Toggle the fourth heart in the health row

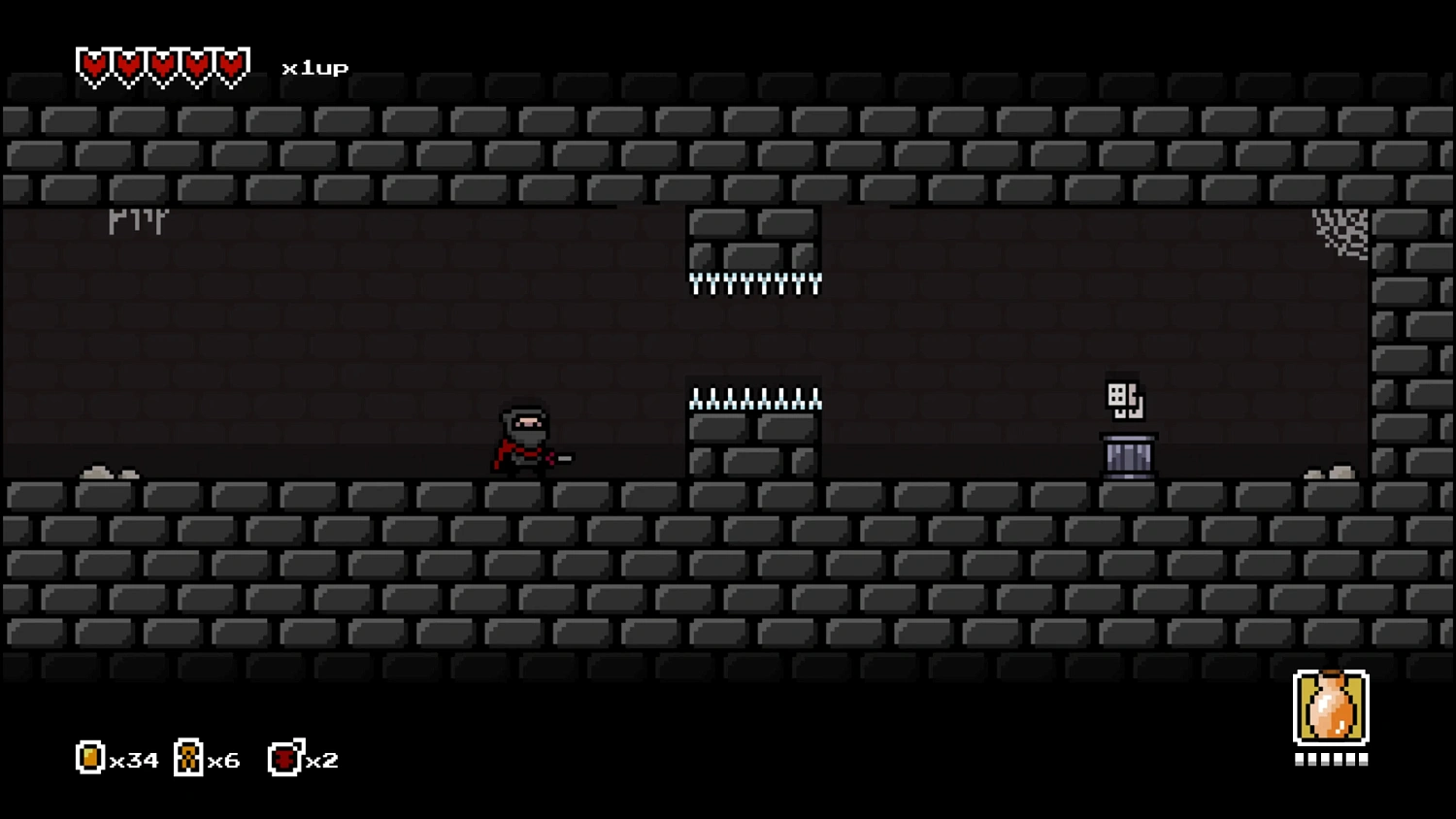click(x=196, y=65)
